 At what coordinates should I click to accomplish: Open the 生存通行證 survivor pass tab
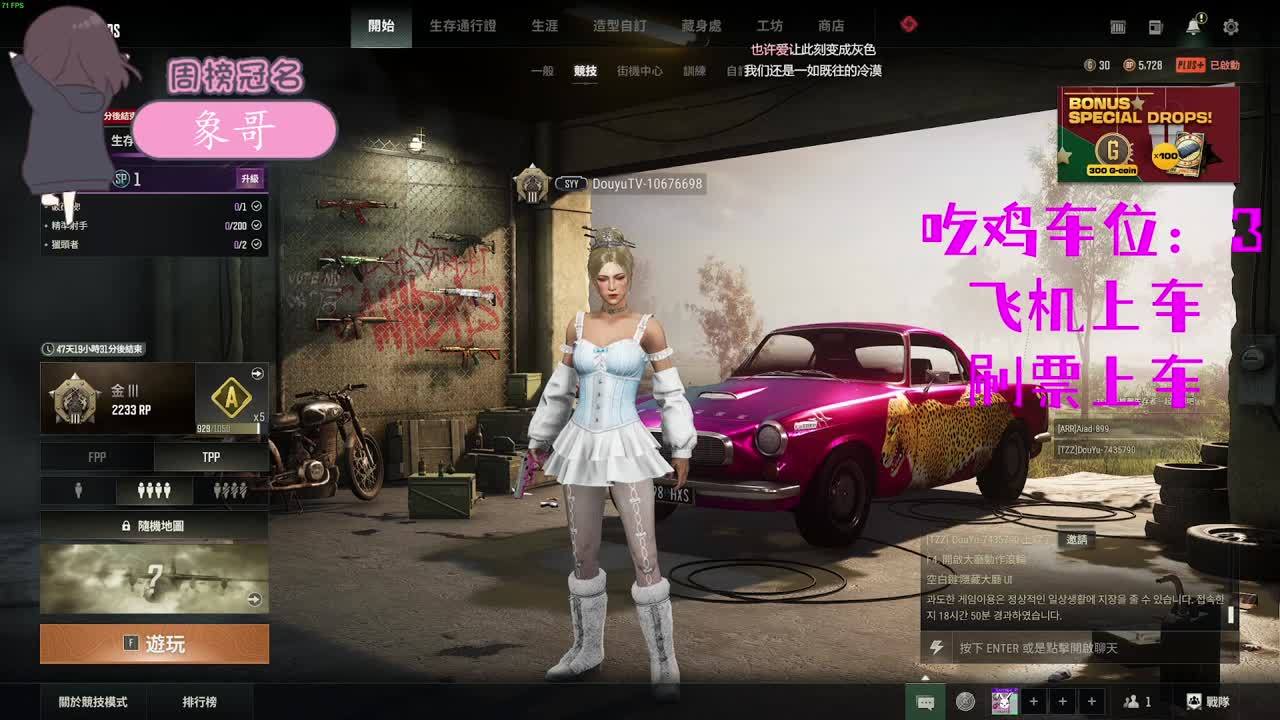click(462, 26)
